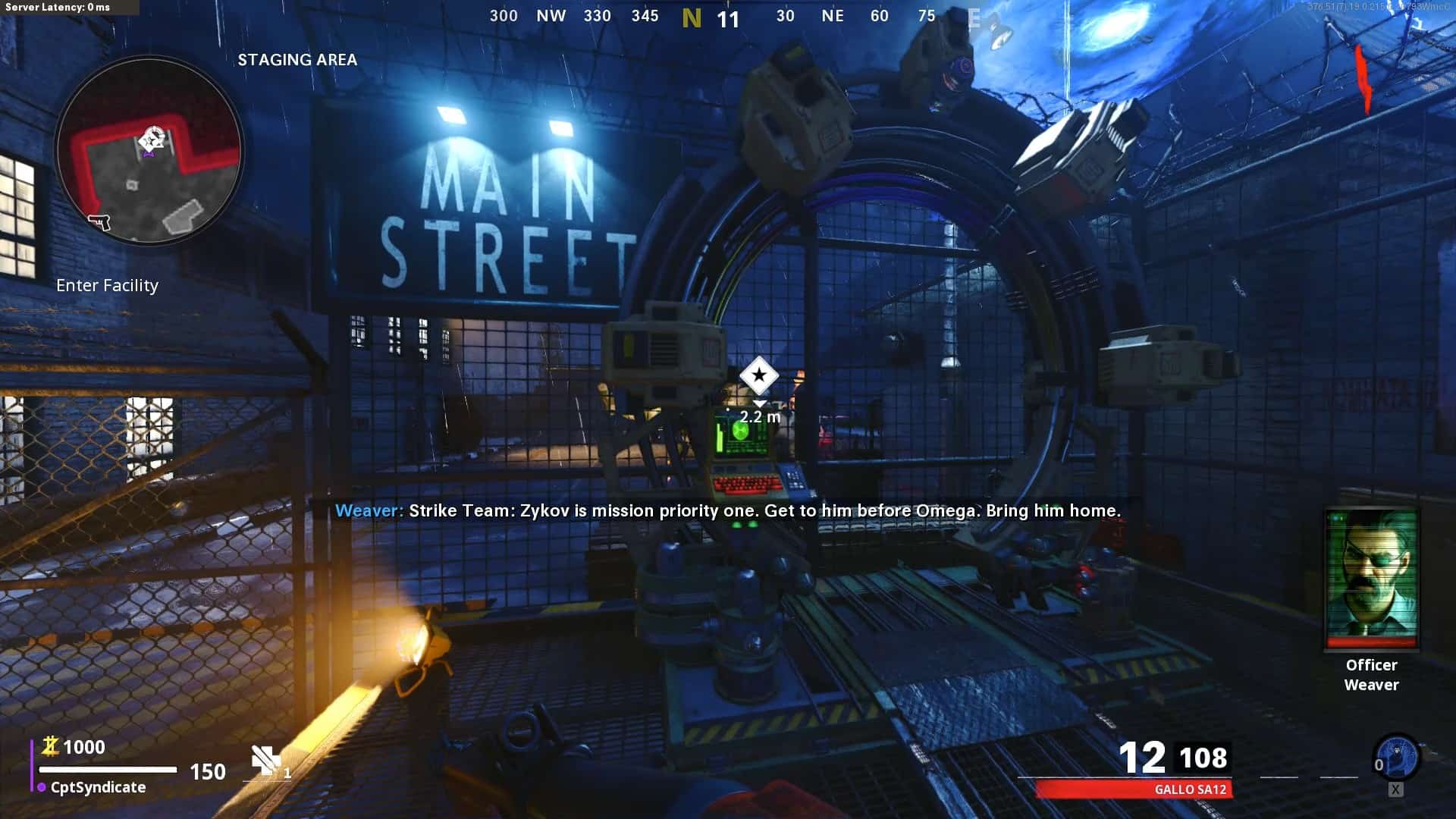Click the CptSyndicate player name
Viewport: 1456px width, 819px height.
click(x=98, y=787)
